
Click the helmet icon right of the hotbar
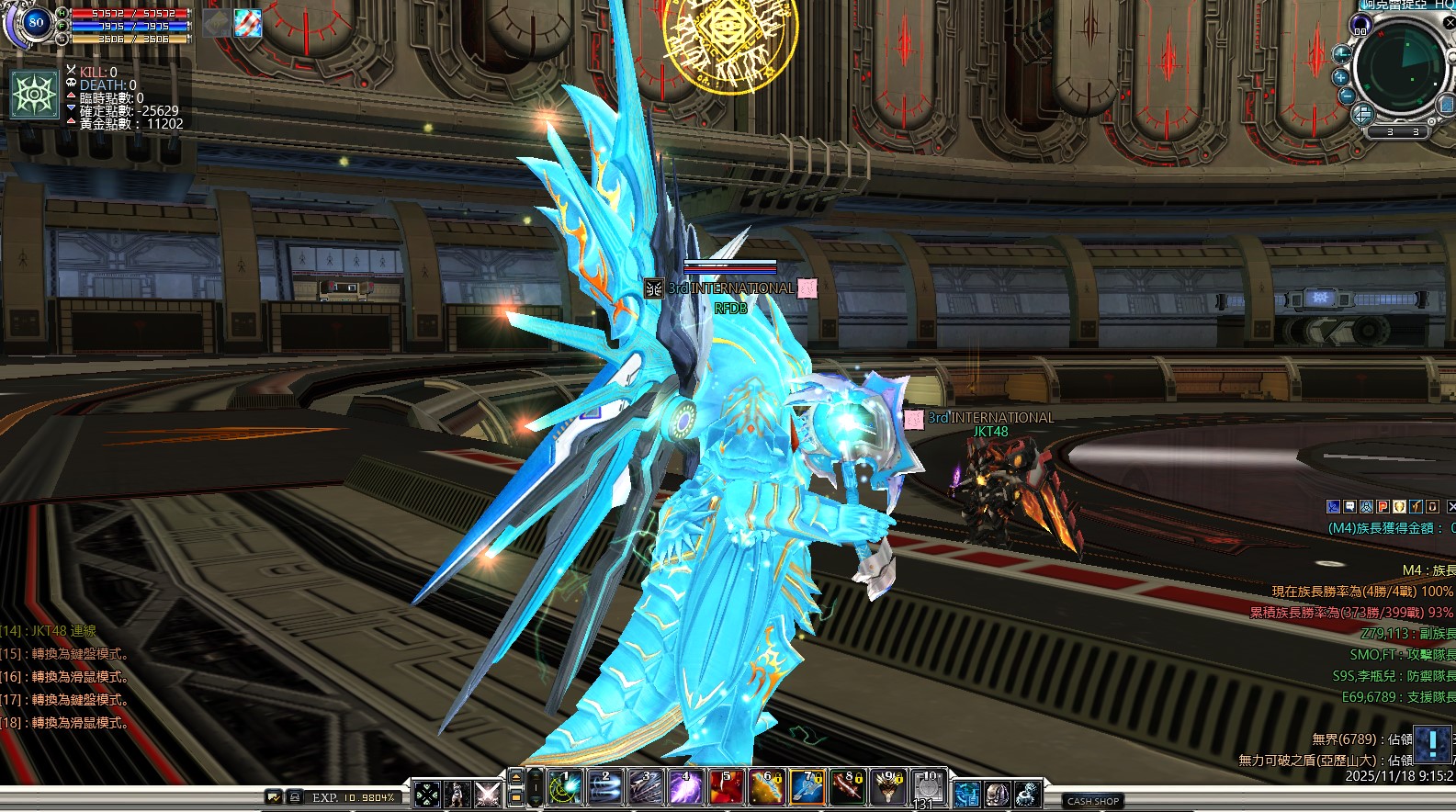coord(998,794)
